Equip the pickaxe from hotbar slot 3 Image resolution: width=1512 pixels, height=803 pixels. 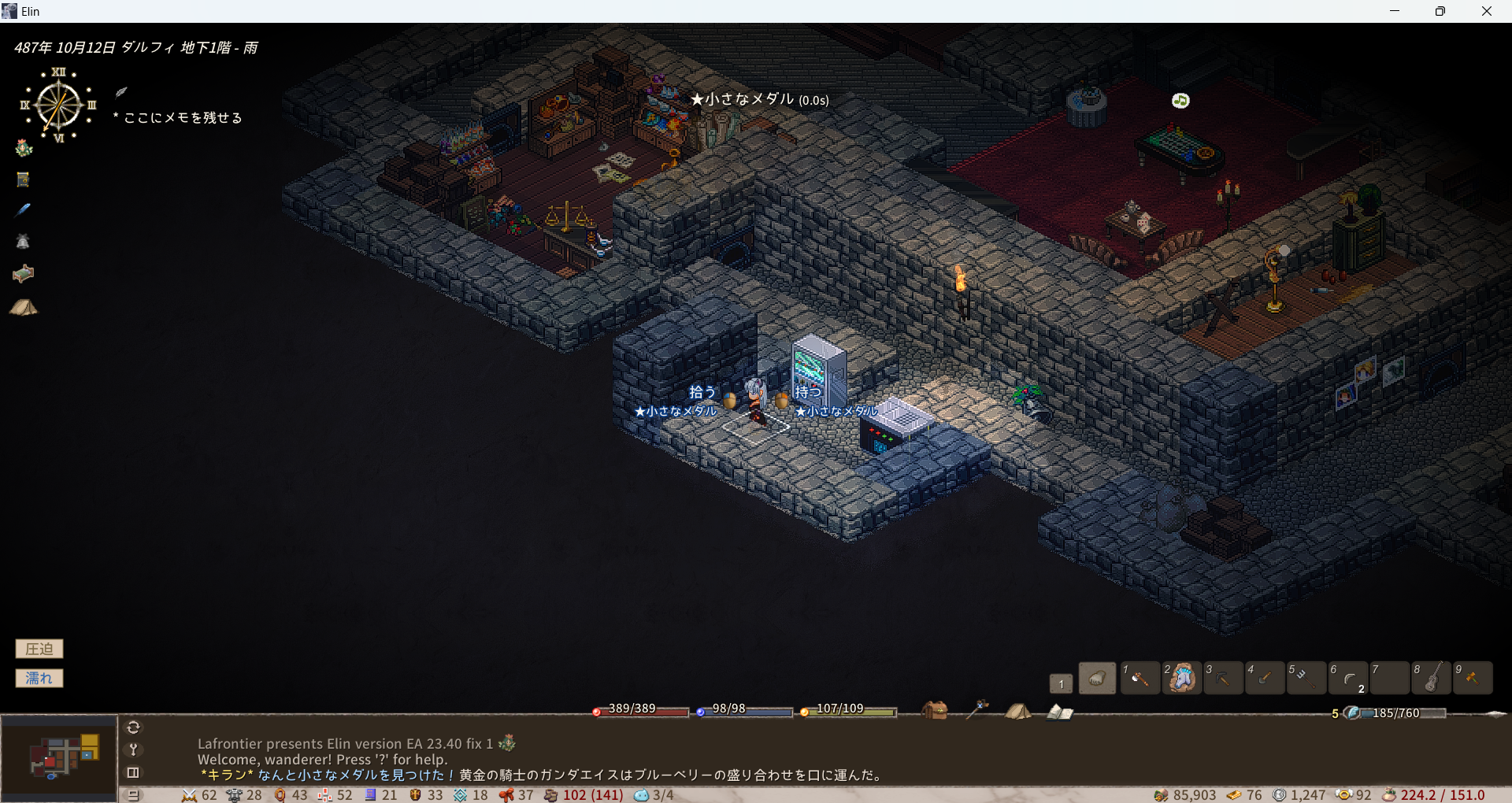pos(1223,678)
